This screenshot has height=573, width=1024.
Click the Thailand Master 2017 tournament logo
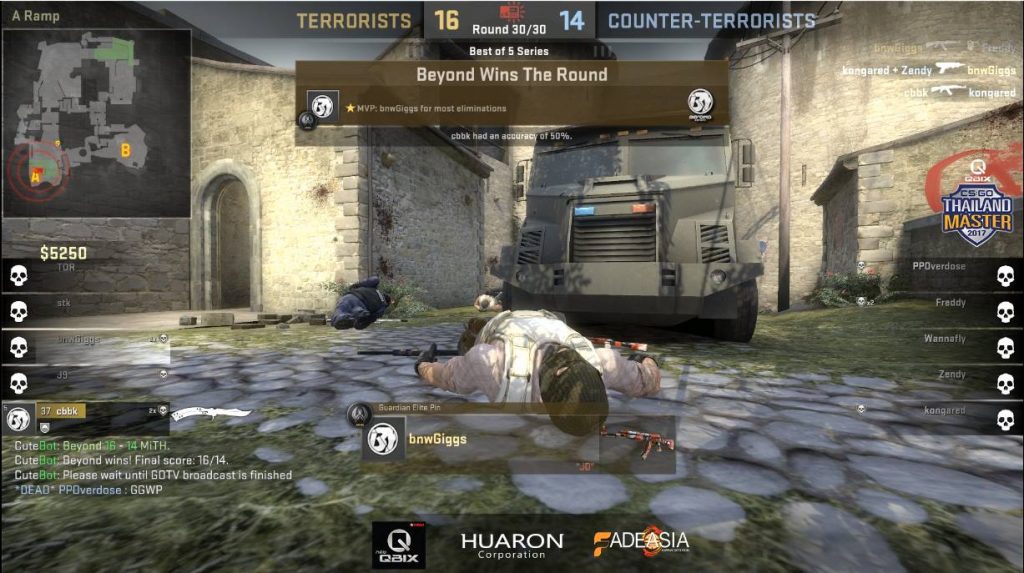(976, 209)
